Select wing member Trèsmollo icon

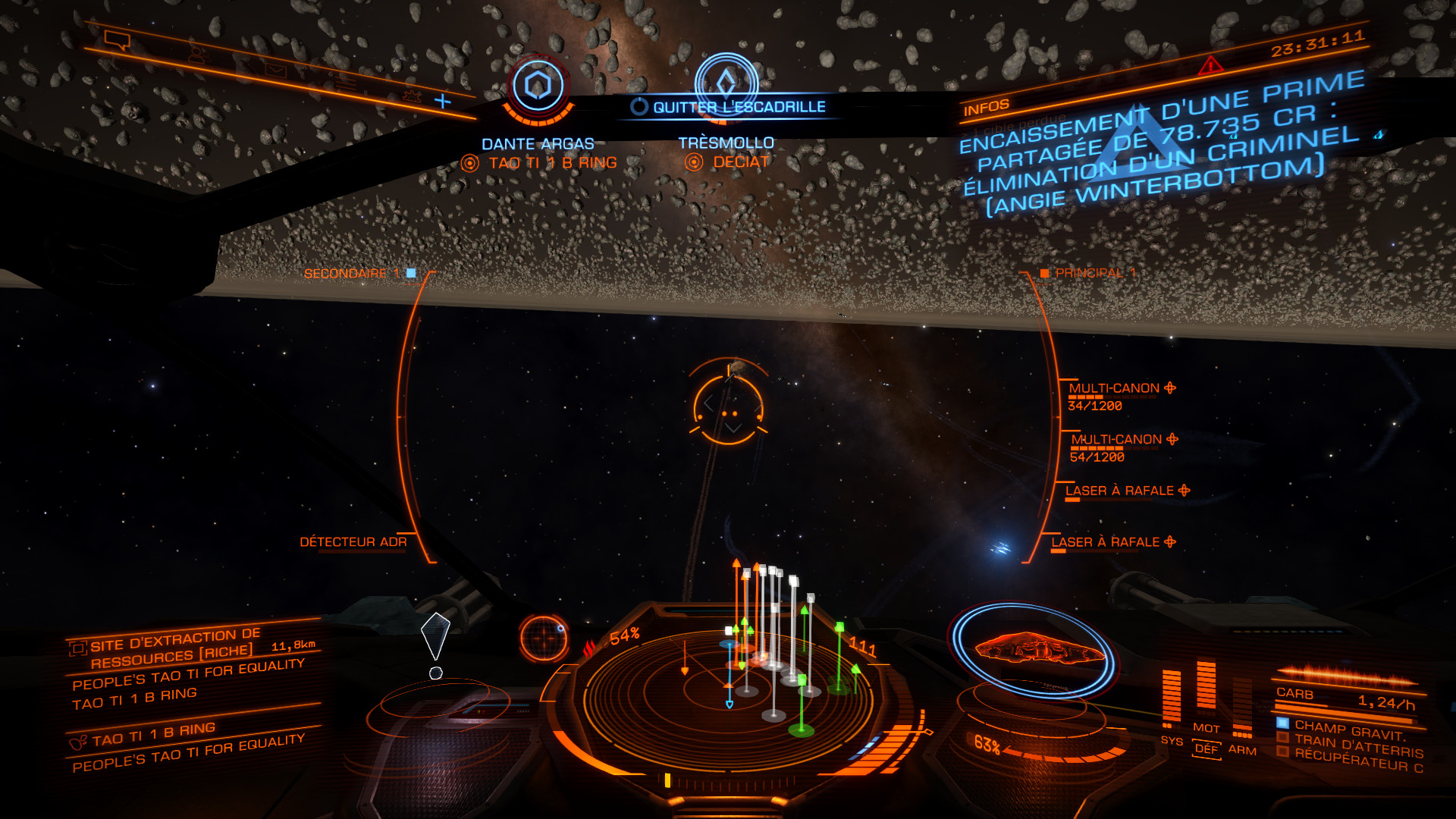726,80
